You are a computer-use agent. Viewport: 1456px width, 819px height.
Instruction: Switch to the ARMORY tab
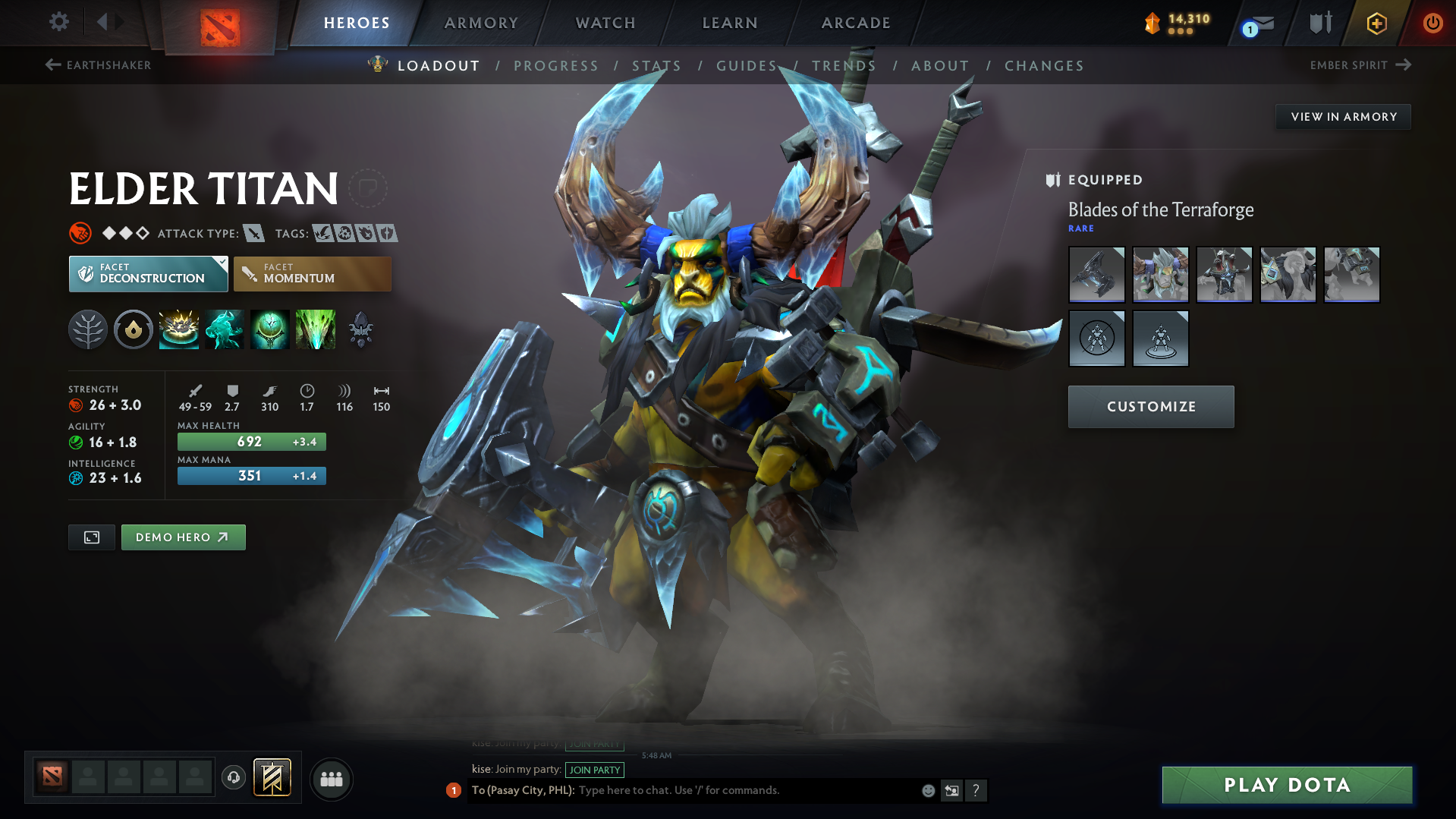coord(481,22)
